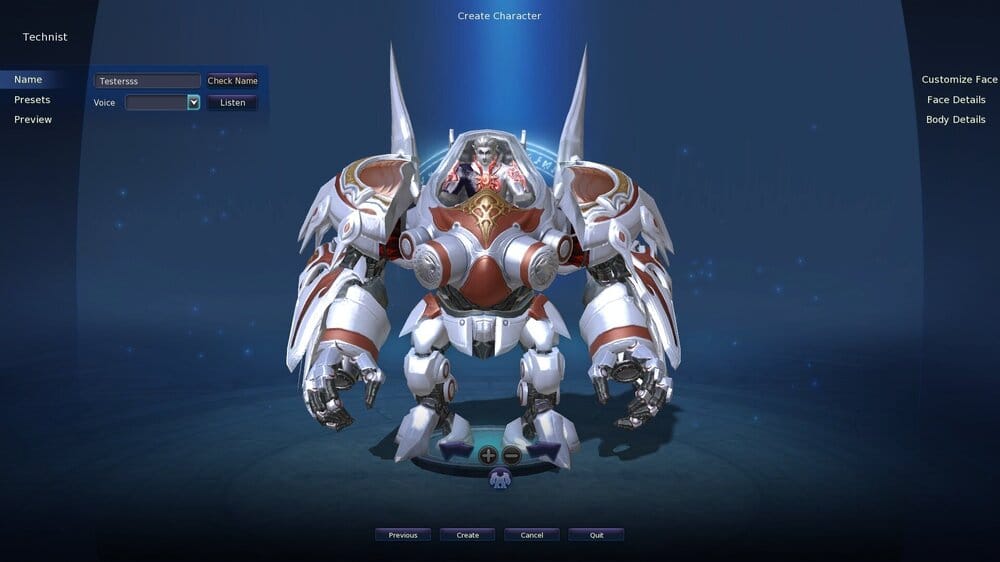Cancel character creation
This screenshot has width=1000, height=562.
tap(532, 535)
